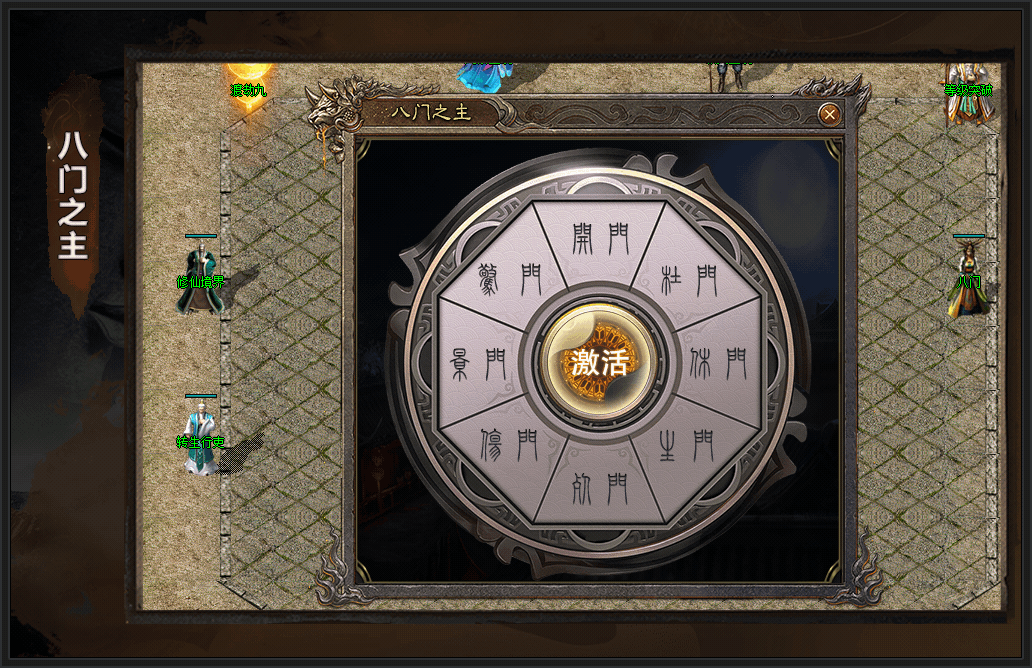Select the 開門 gate segment
The image size is (1032, 668).
600,238
